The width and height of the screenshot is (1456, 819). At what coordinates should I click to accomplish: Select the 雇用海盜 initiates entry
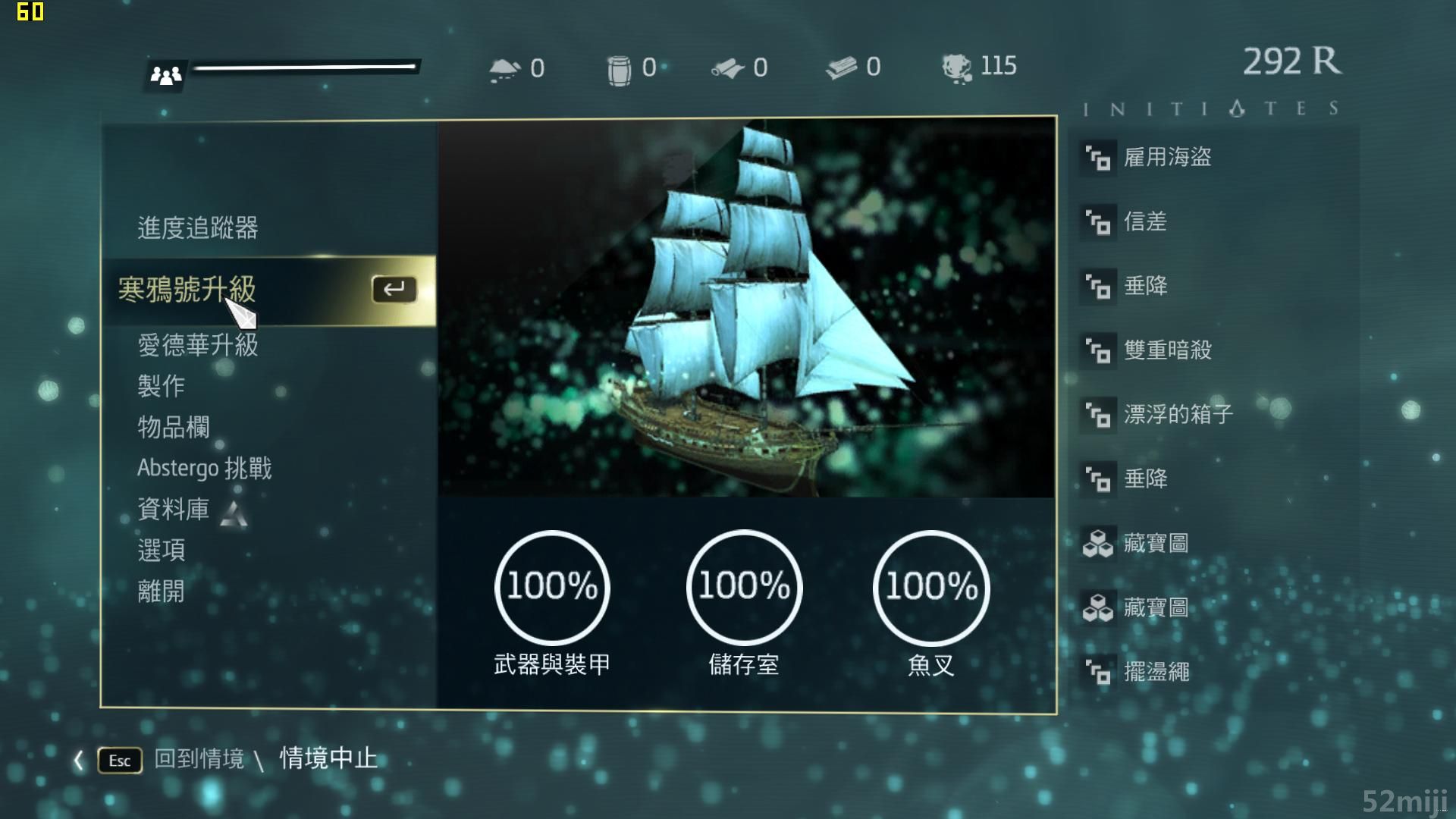[1166, 157]
